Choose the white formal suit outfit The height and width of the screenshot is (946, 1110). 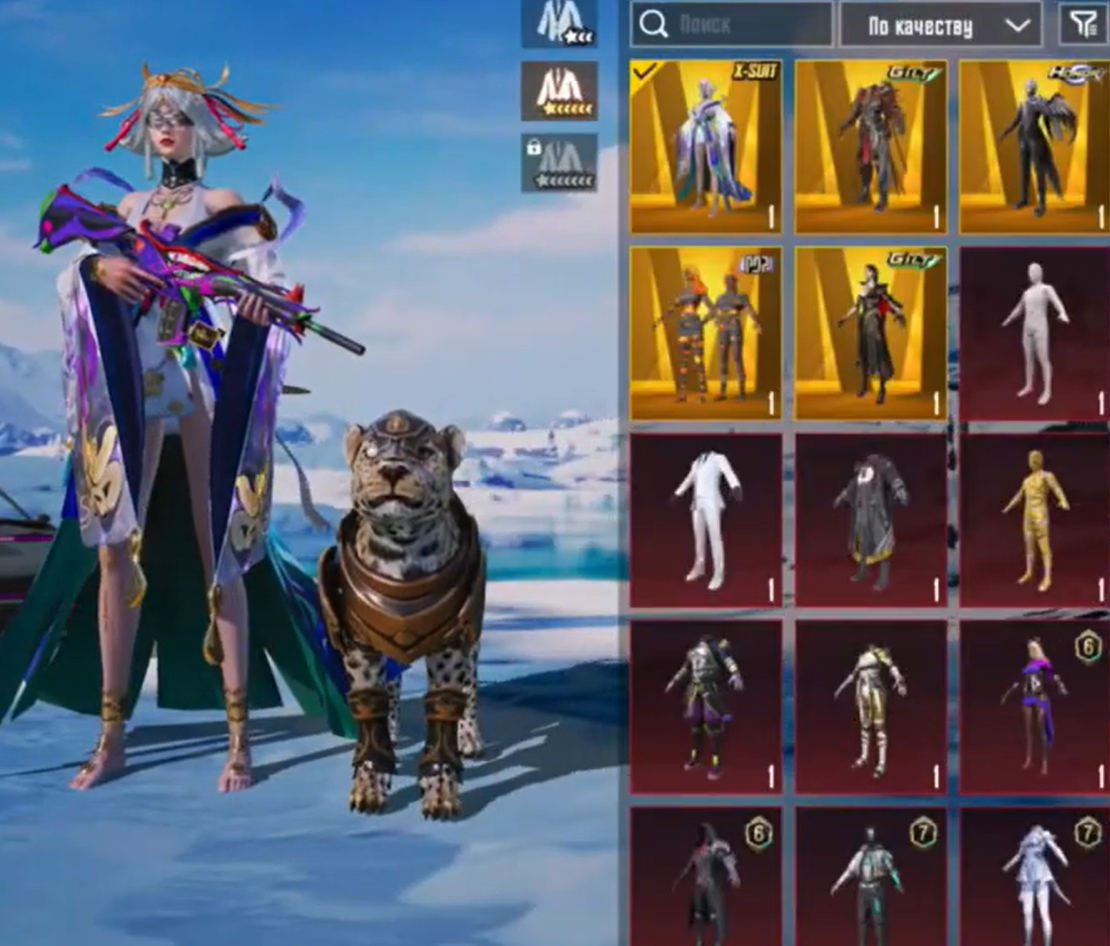[x=706, y=520]
